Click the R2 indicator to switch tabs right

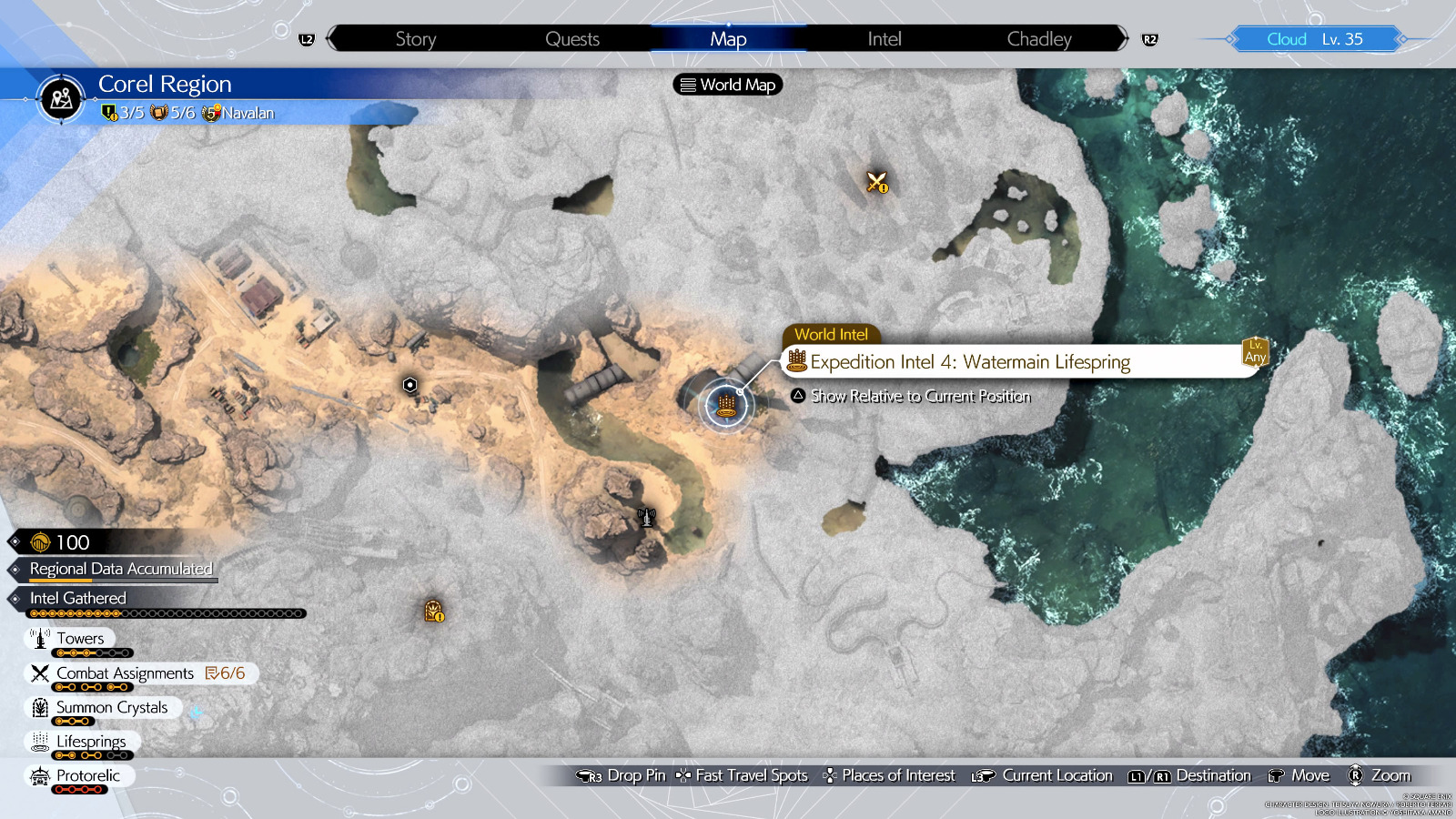[1149, 38]
